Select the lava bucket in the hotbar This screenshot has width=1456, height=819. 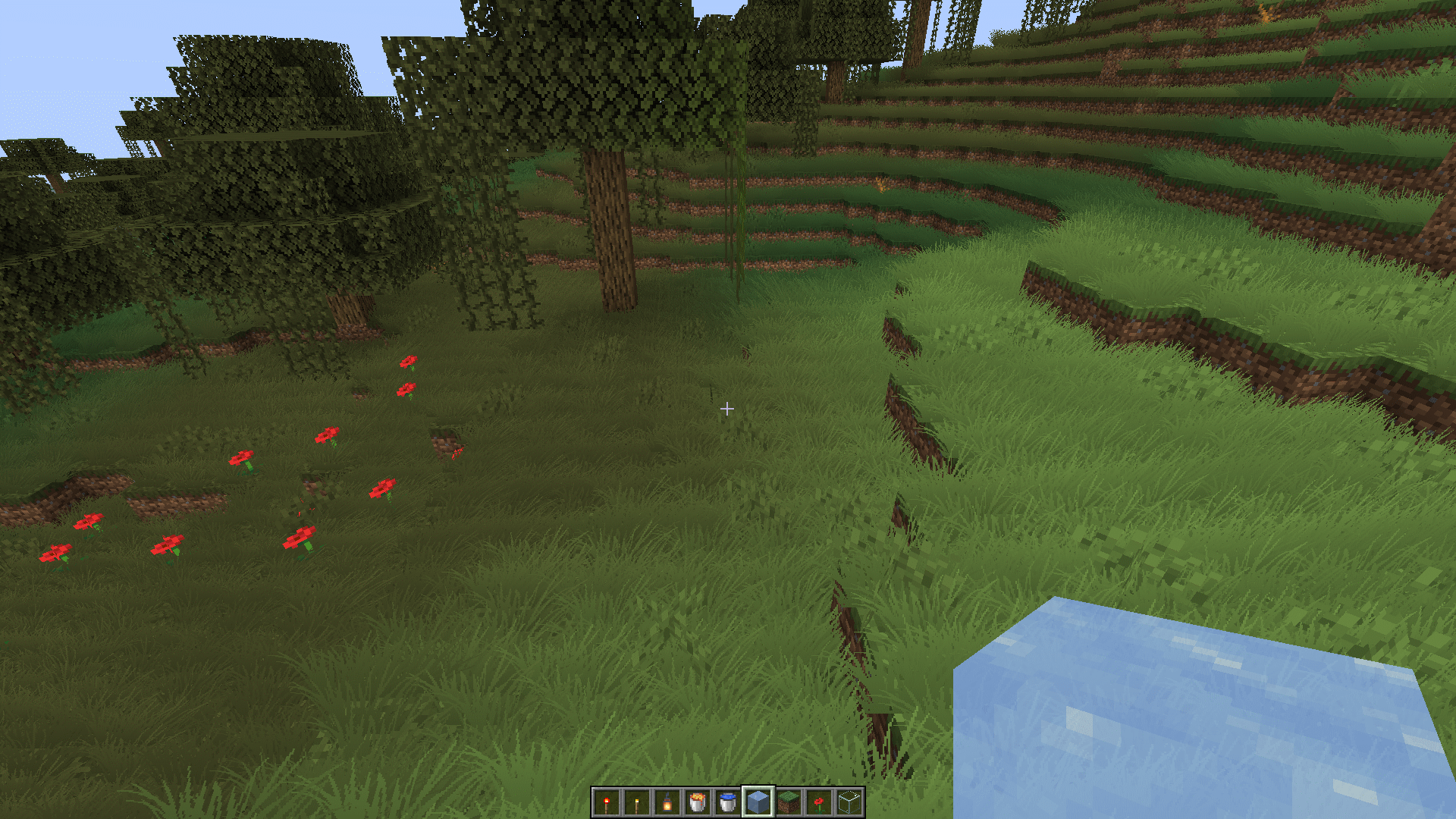(x=698, y=802)
